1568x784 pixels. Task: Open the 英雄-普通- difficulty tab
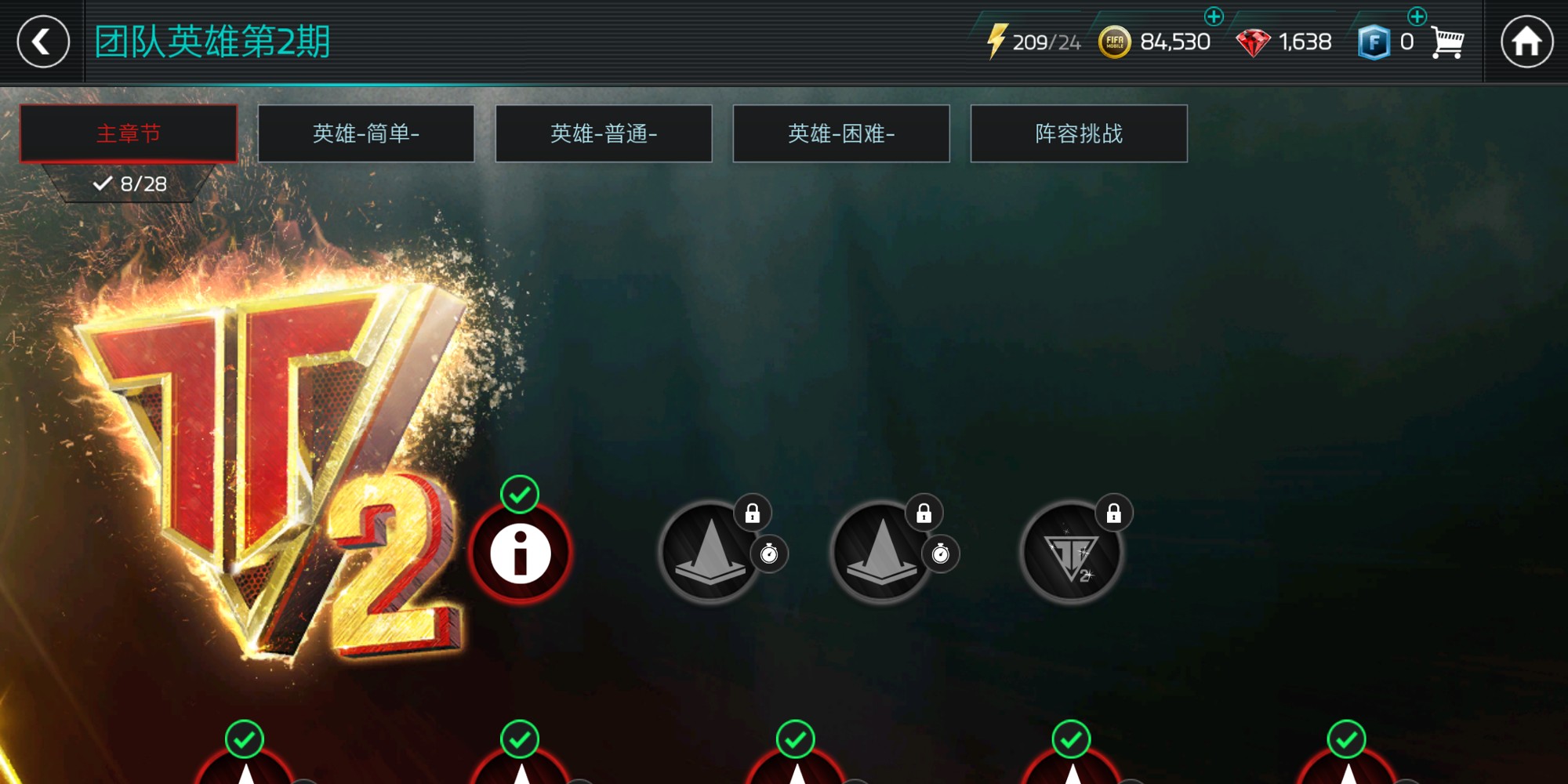604,133
